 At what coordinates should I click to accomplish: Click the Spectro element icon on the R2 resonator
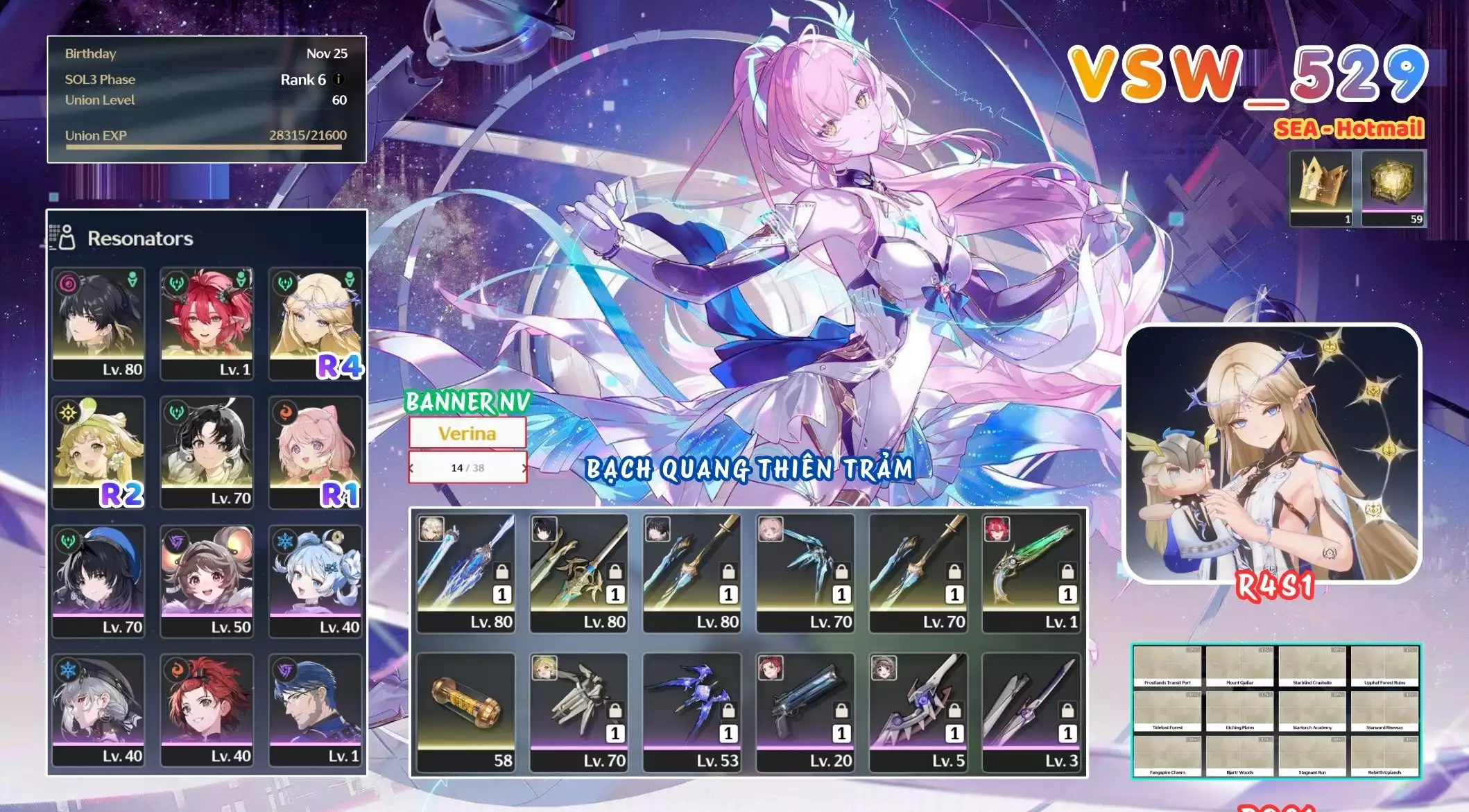coord(68,412)
